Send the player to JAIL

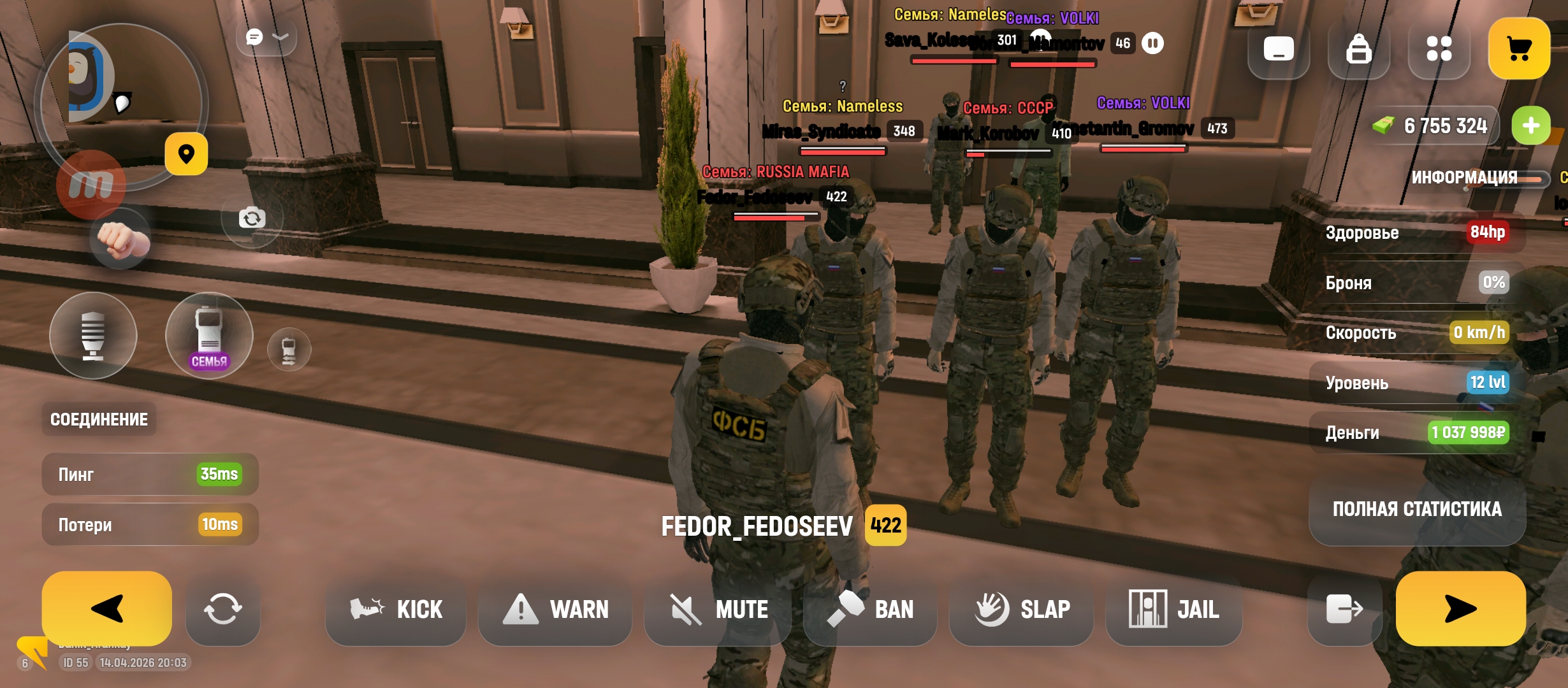pyautogui.click(x=1173, y=610)
